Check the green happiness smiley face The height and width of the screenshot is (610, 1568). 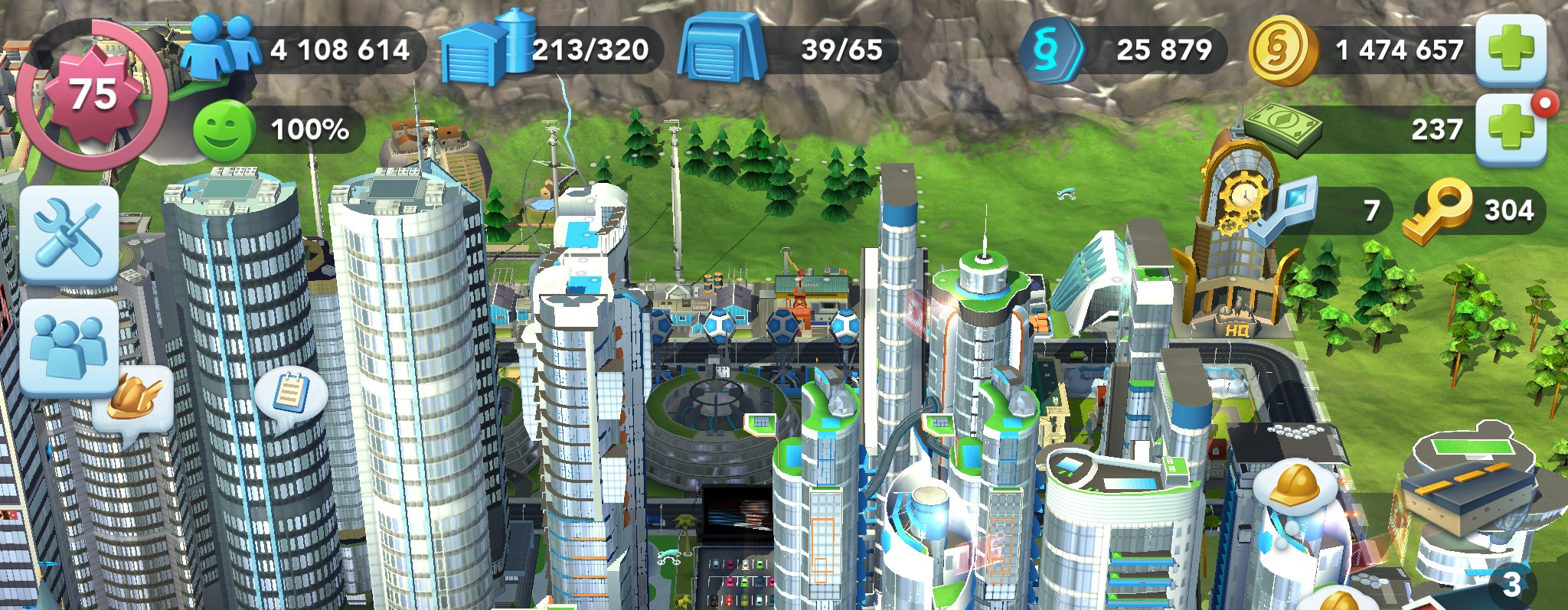224,131
